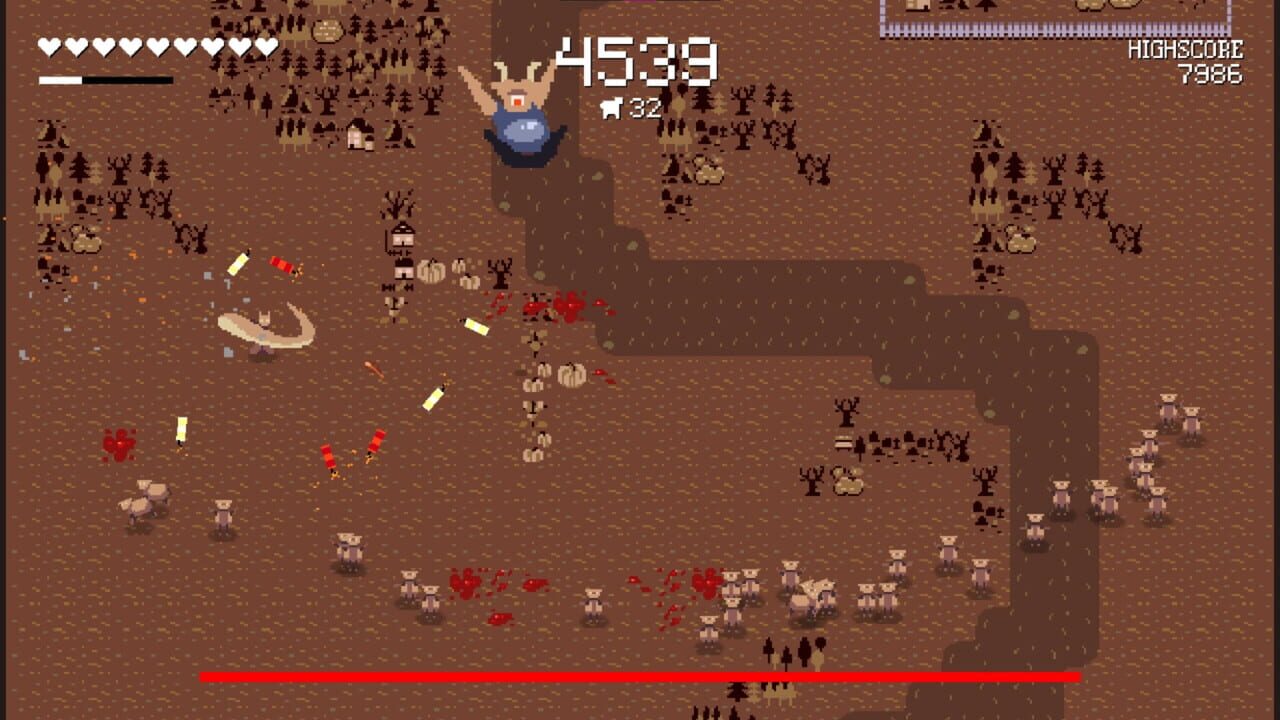Screen dimensions: 1280x720
Task: Click the HIGHSCORE label
Action: [x=1186, y=47]
